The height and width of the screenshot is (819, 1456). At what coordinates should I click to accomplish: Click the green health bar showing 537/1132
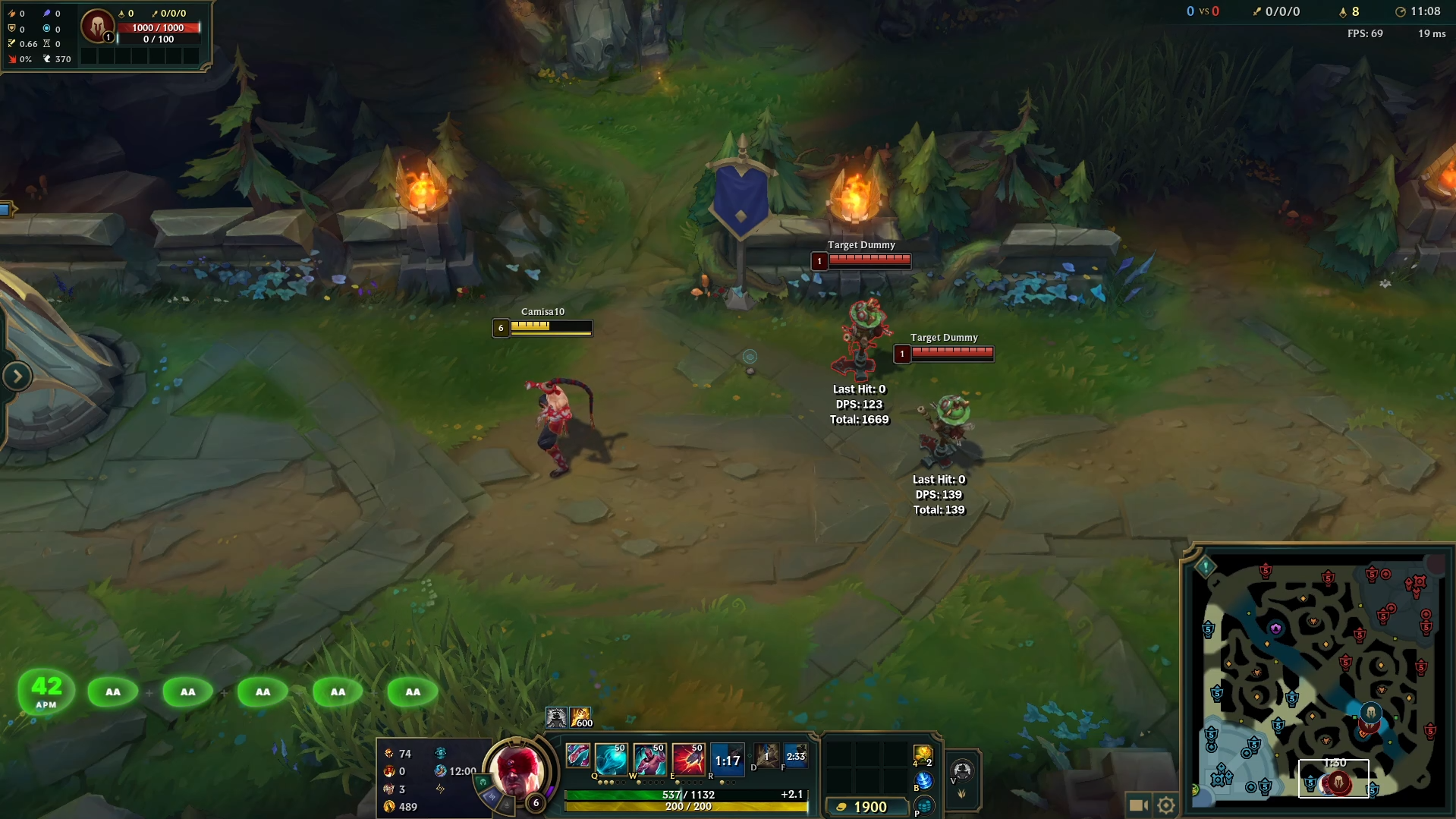tap(685, 795)
